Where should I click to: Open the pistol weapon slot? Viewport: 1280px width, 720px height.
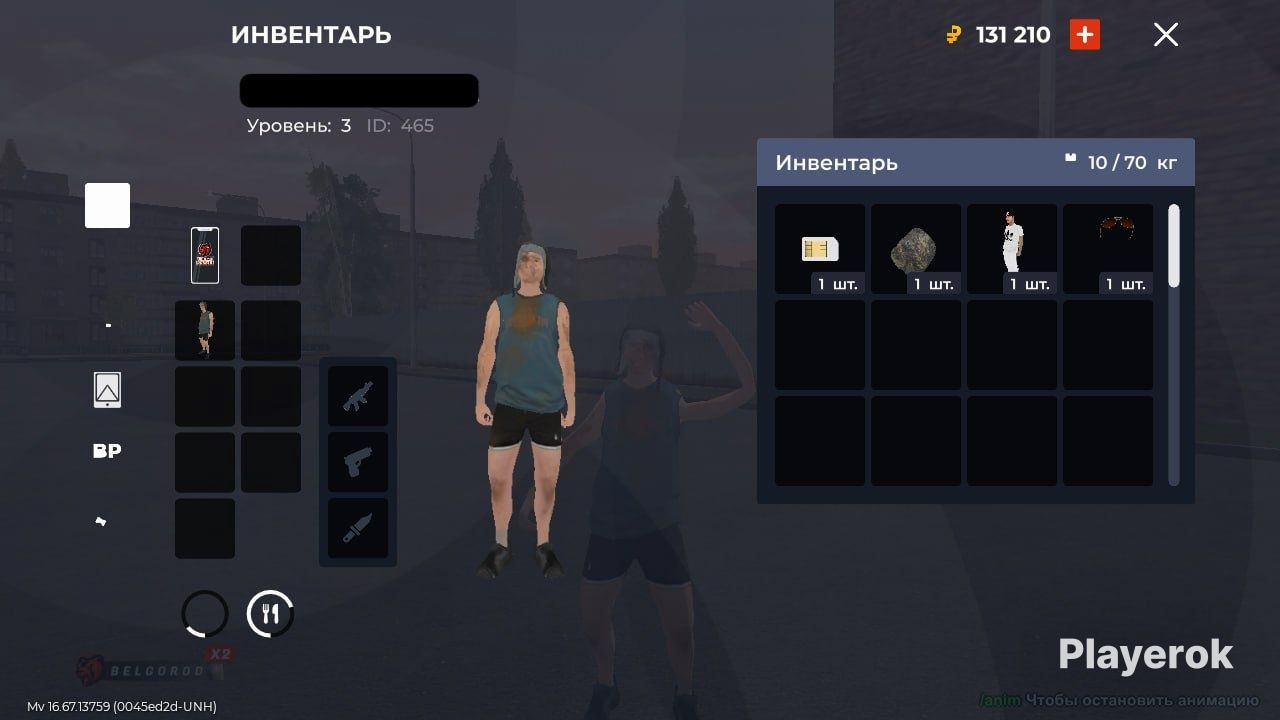358,462
